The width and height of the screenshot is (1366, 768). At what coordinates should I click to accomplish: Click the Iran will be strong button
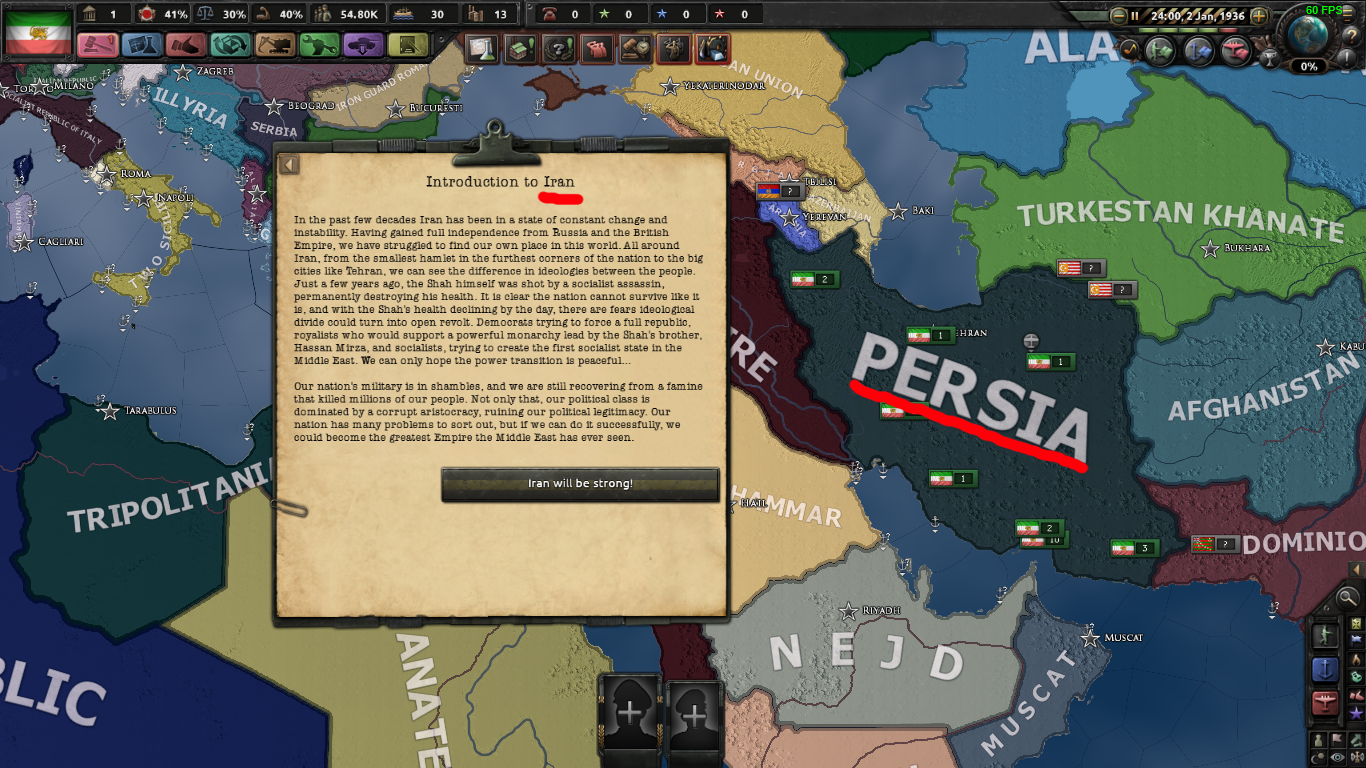coord(580,485)
